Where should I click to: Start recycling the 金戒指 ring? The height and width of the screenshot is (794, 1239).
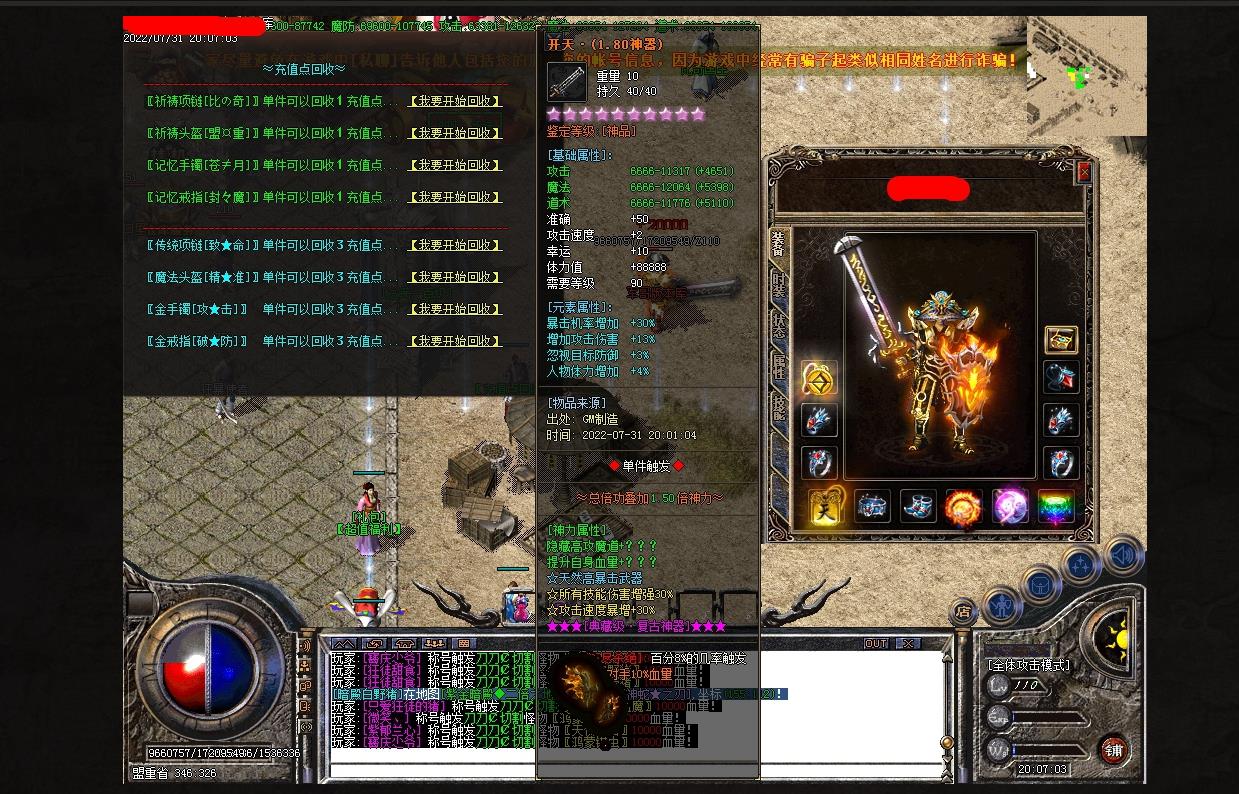[x=455, y=341]
